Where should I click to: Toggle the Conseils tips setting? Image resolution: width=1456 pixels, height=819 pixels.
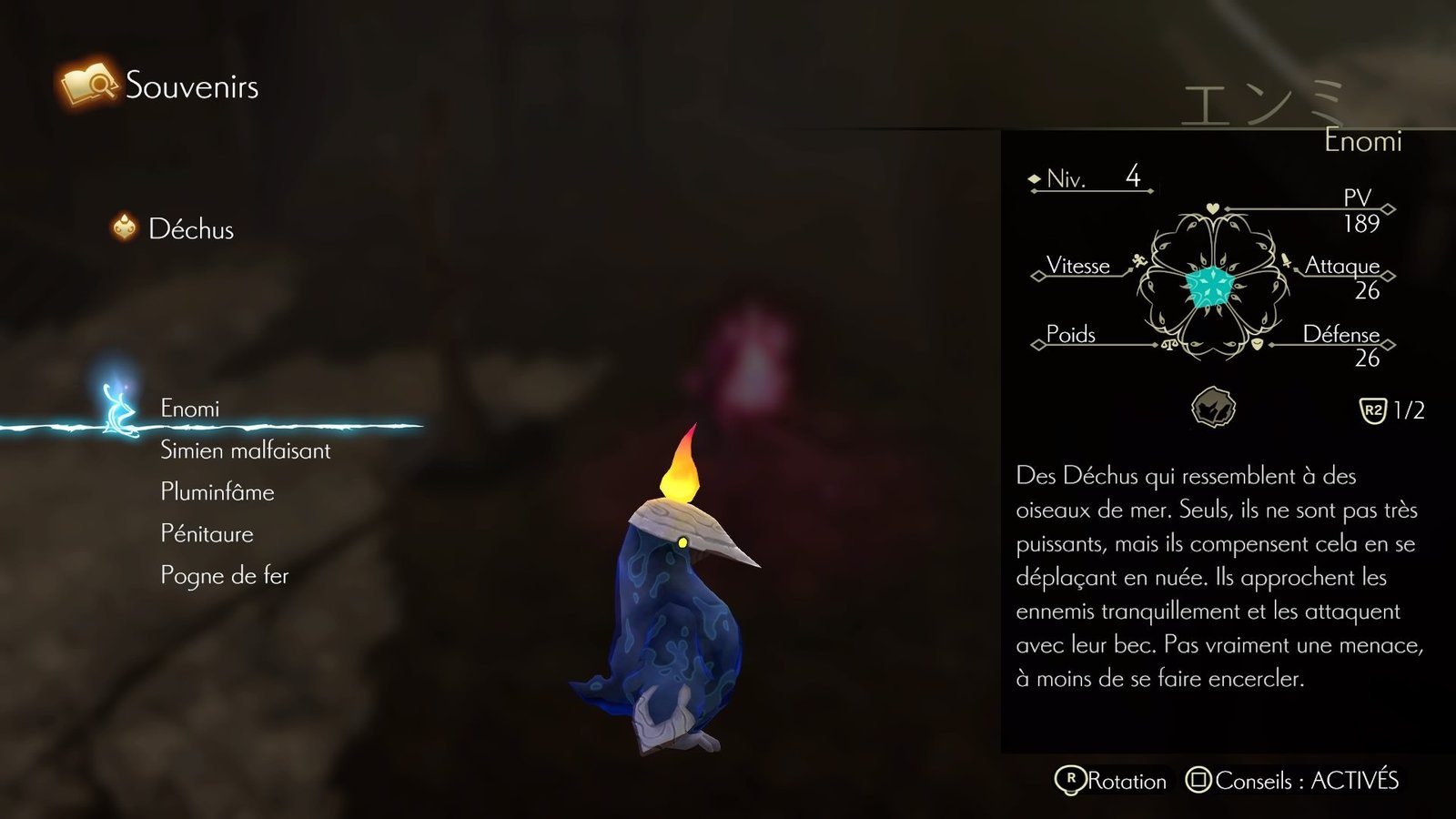click(1294, 781)
